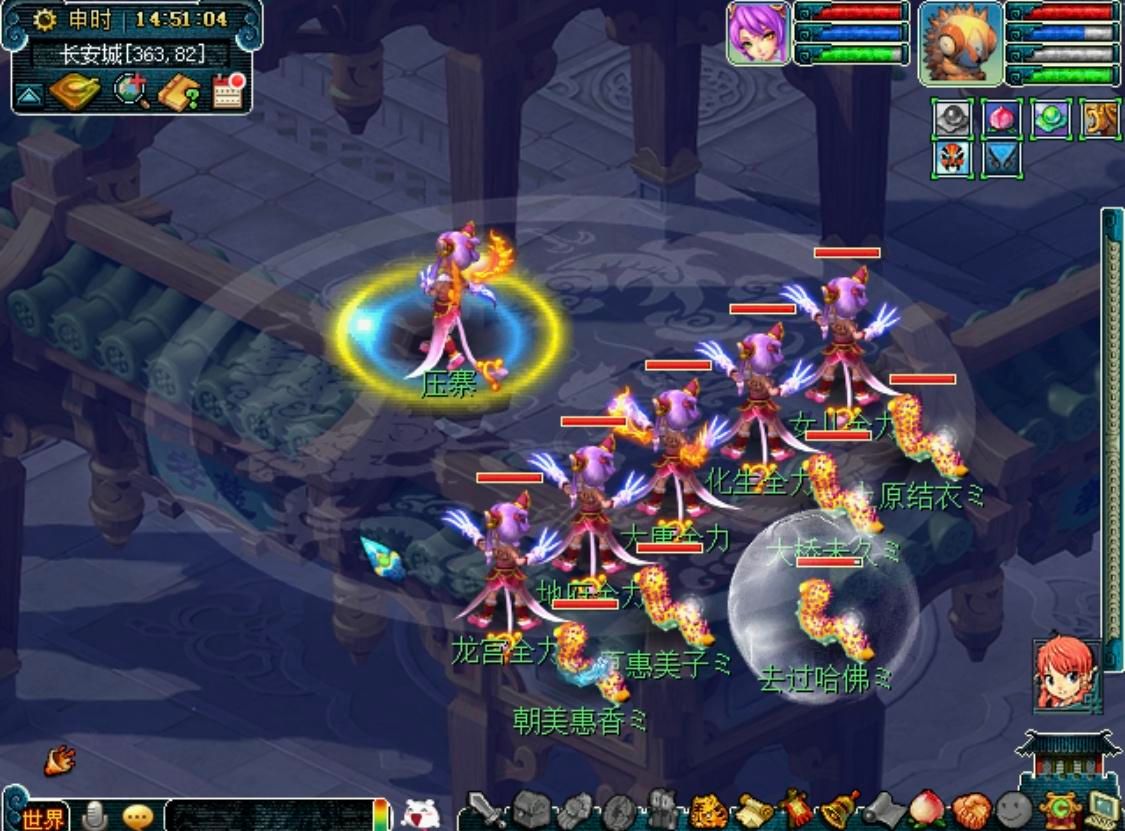
Task: Click the green orb buff icon
Action: coord(1050,119)
